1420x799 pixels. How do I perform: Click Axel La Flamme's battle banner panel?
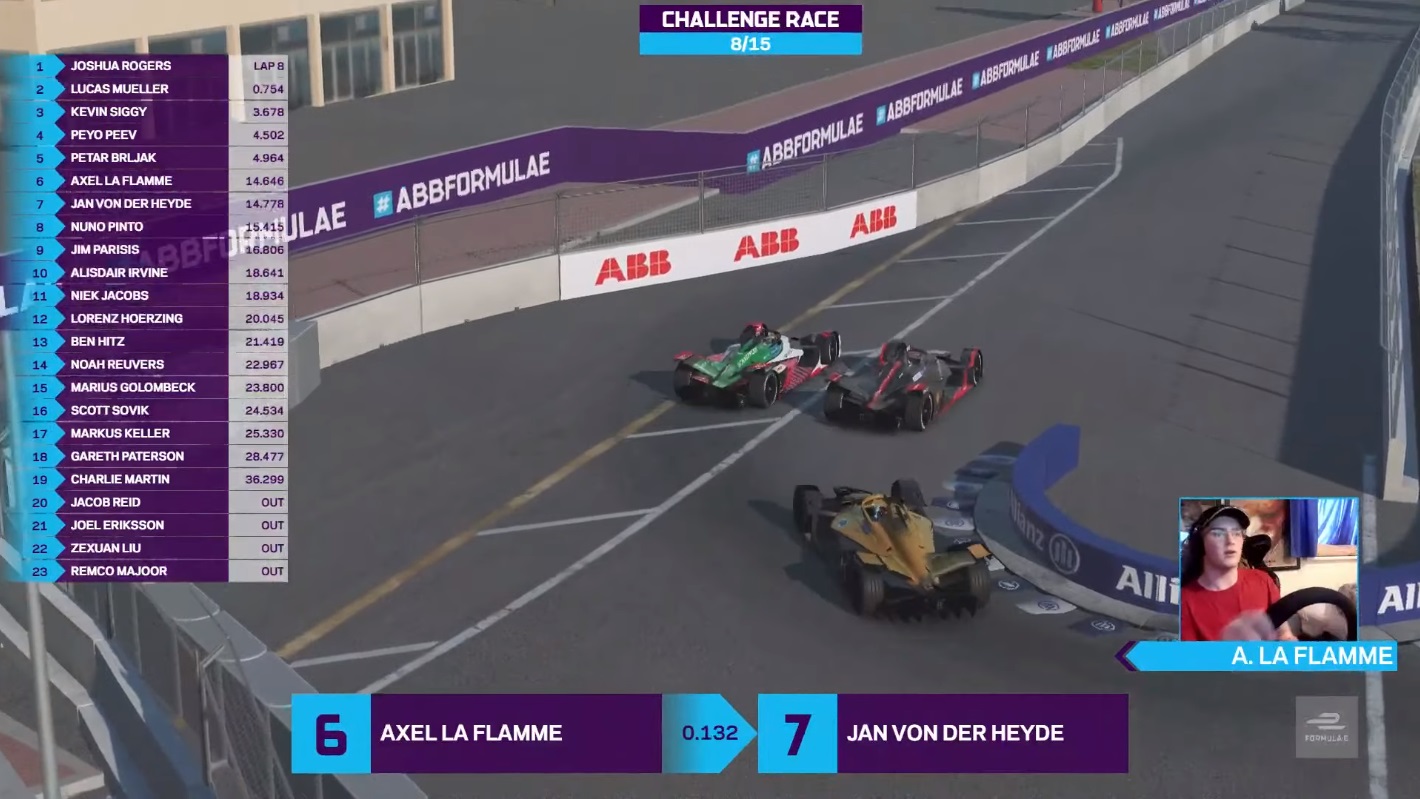tap(475, 733)
